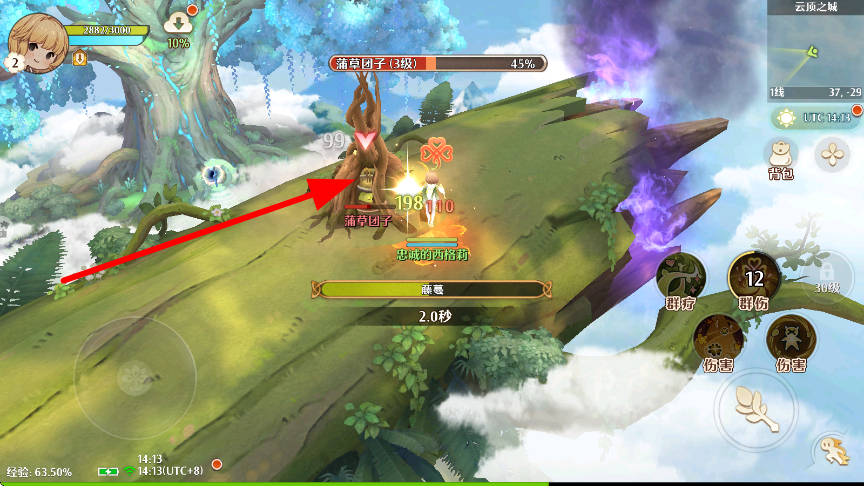
Task: Use the 伤害 skill with clover icon
Action: pyautogui.click(x=718, y=338)
